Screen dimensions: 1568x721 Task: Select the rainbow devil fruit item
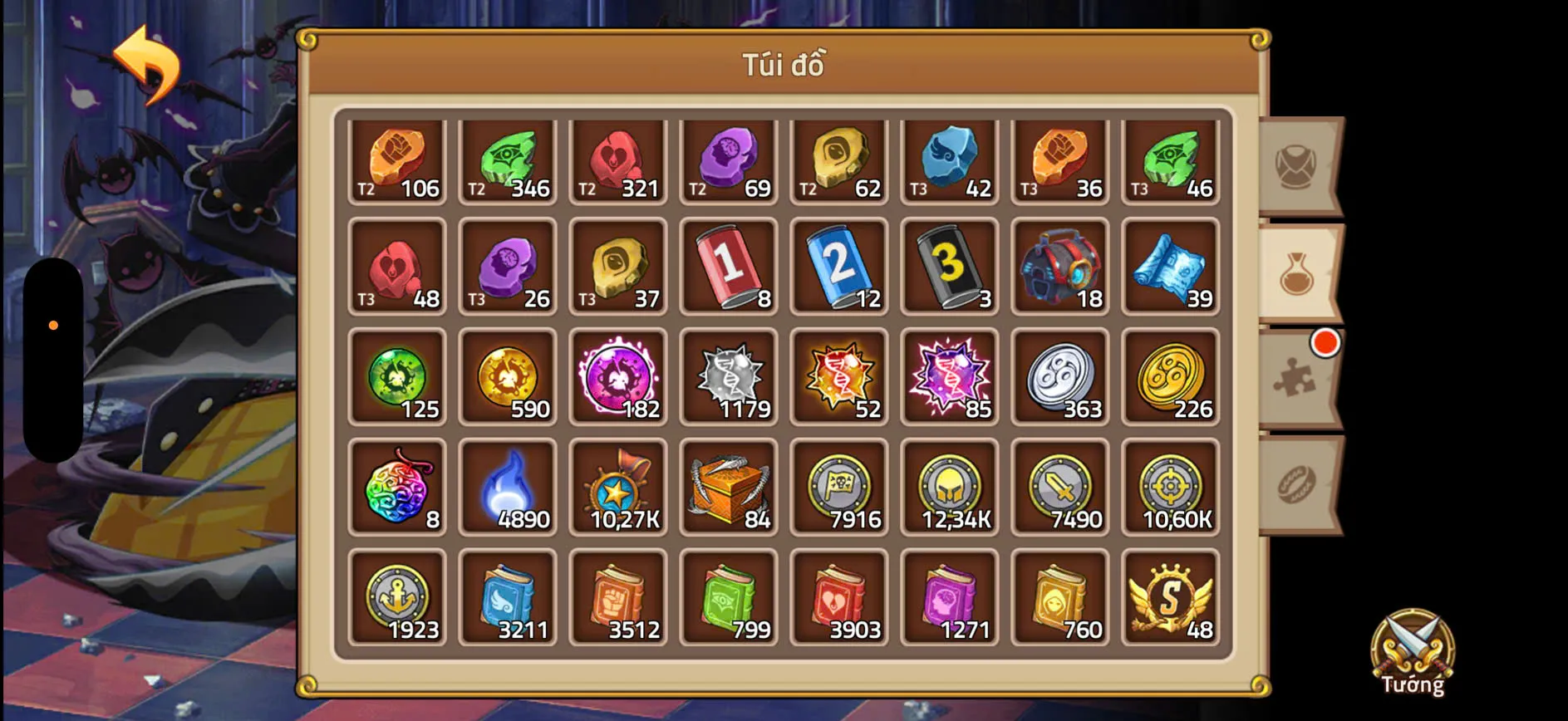(x=397, y=486)
